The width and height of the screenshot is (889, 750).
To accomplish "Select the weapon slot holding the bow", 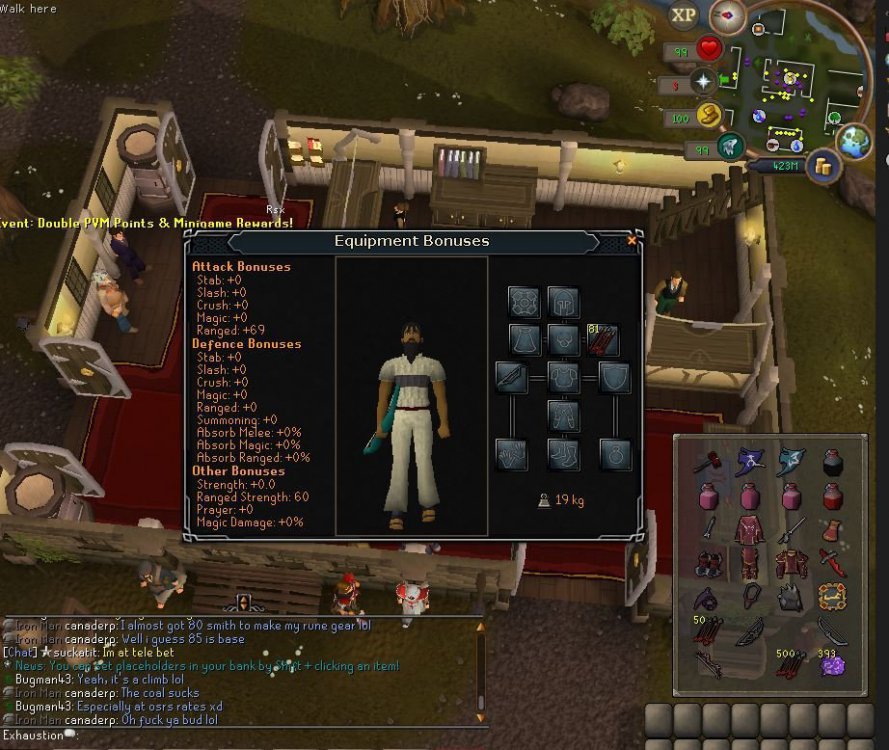I will point(511,377).
